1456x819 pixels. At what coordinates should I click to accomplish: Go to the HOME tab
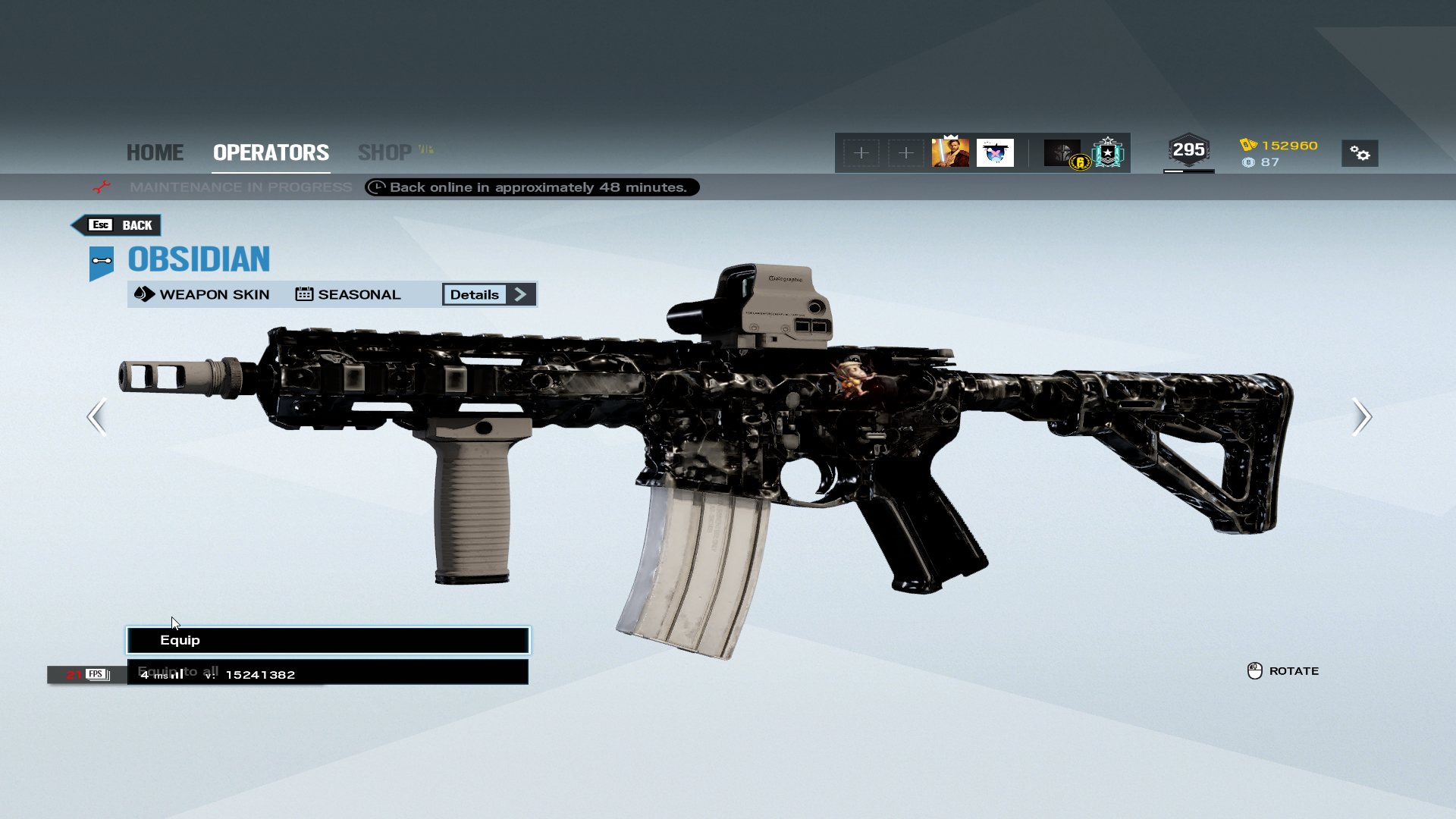[x=155, y=152]
